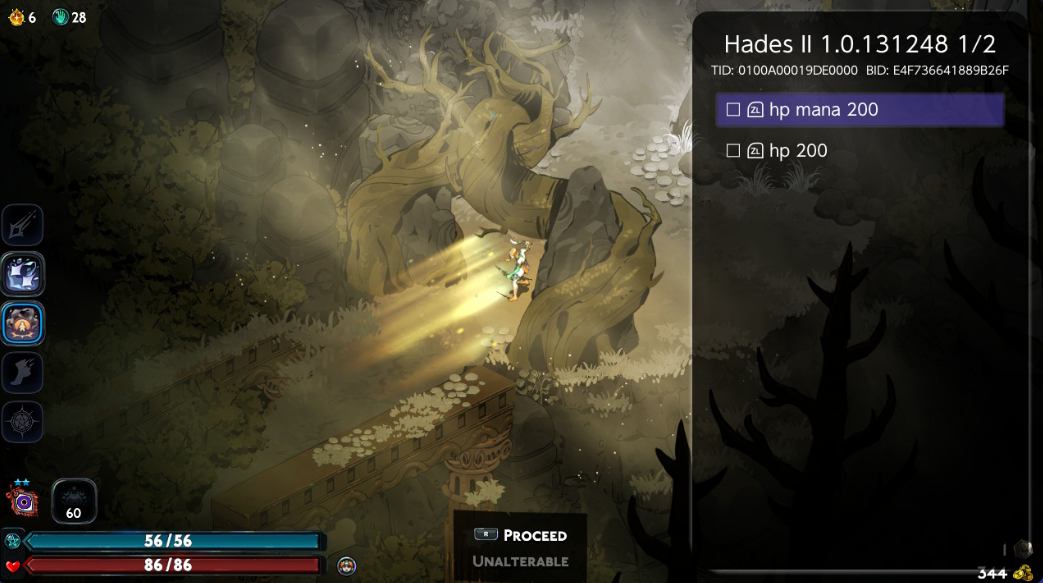Choose the pentagram magick slot
Screen dimensions: 1043x583
pos(22,421)
